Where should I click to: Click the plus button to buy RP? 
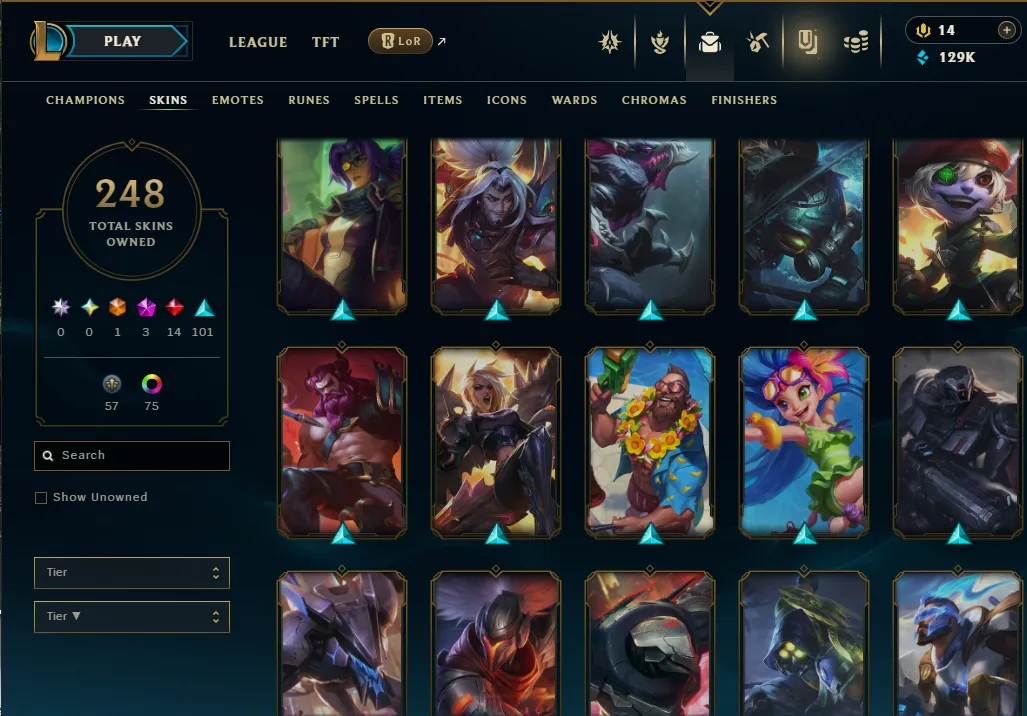(1006, 30)
